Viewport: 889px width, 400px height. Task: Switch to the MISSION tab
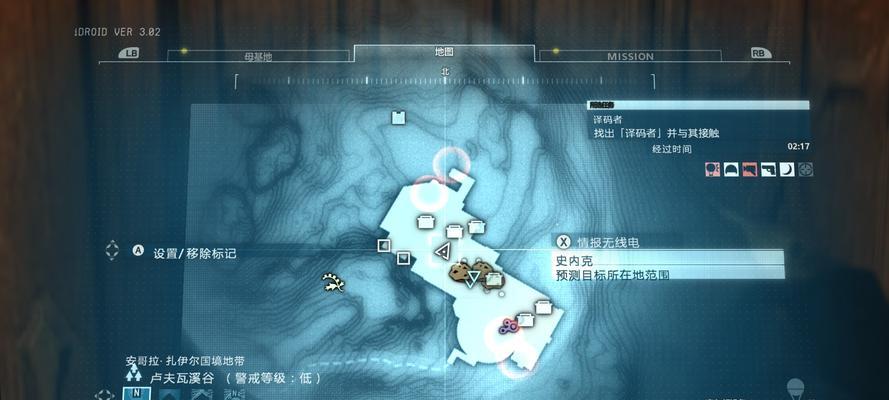(630, 56)
